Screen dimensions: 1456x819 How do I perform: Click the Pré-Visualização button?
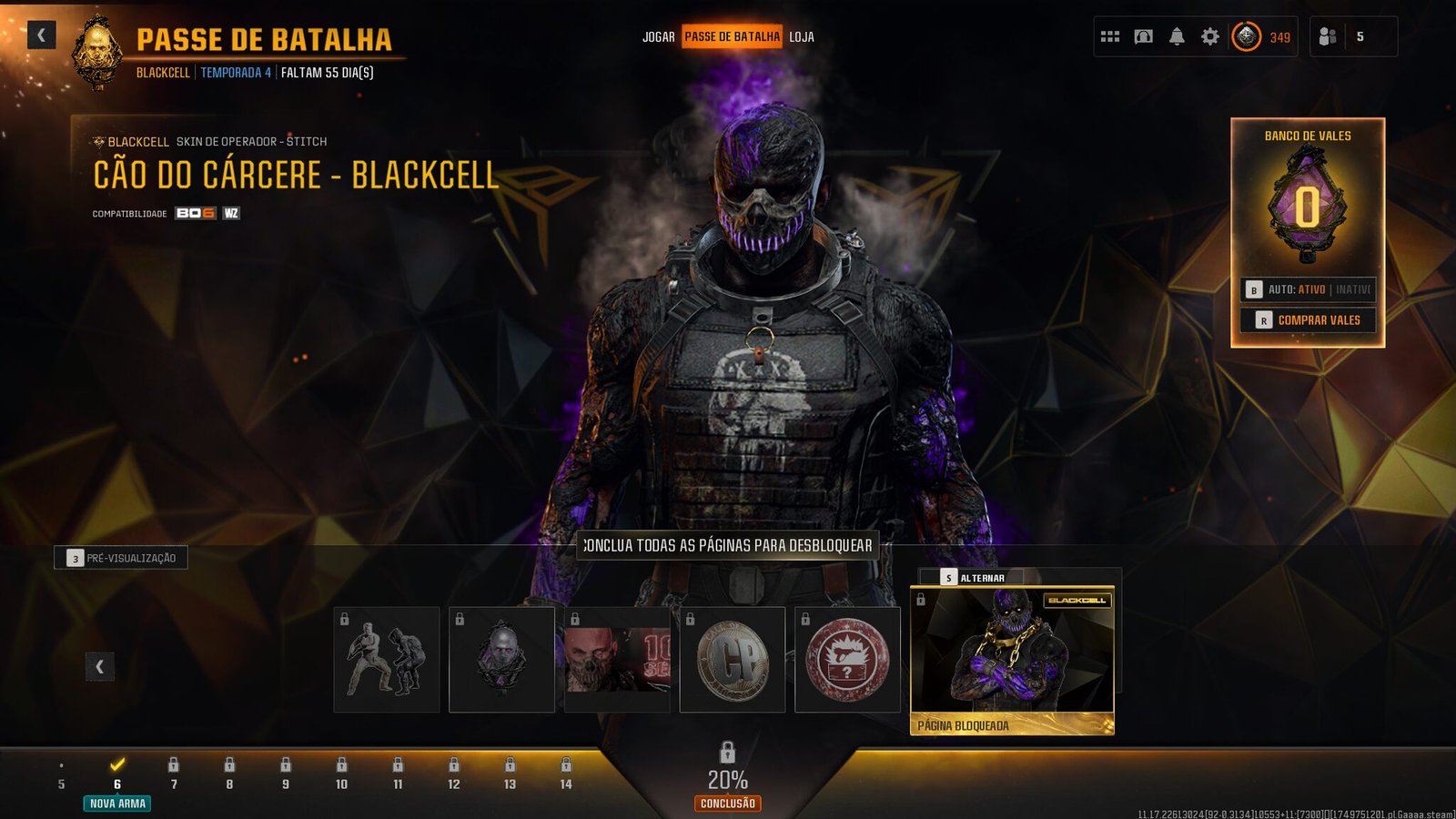pos(121,558)
